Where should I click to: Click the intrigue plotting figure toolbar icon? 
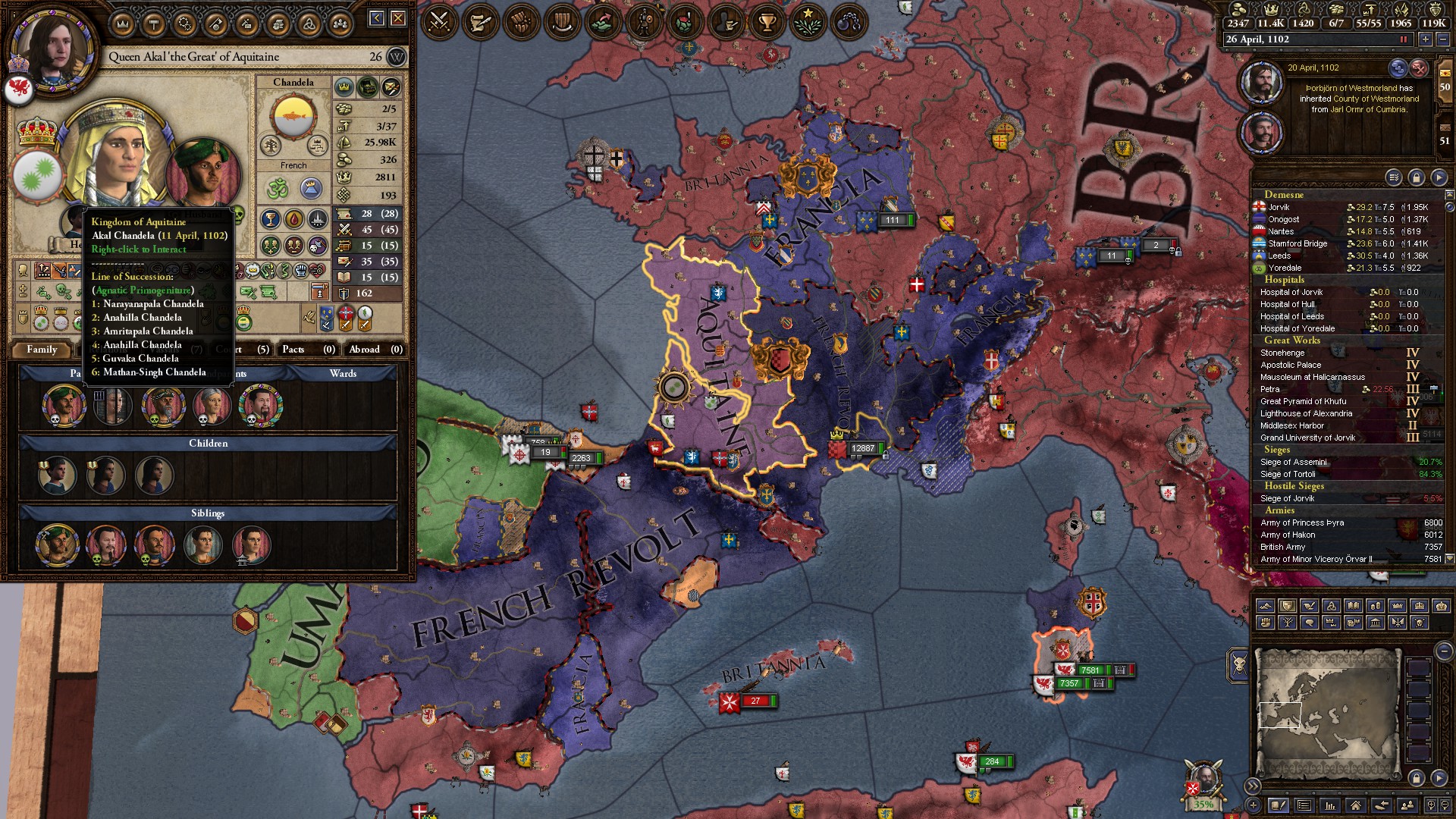tap(724, 20)
